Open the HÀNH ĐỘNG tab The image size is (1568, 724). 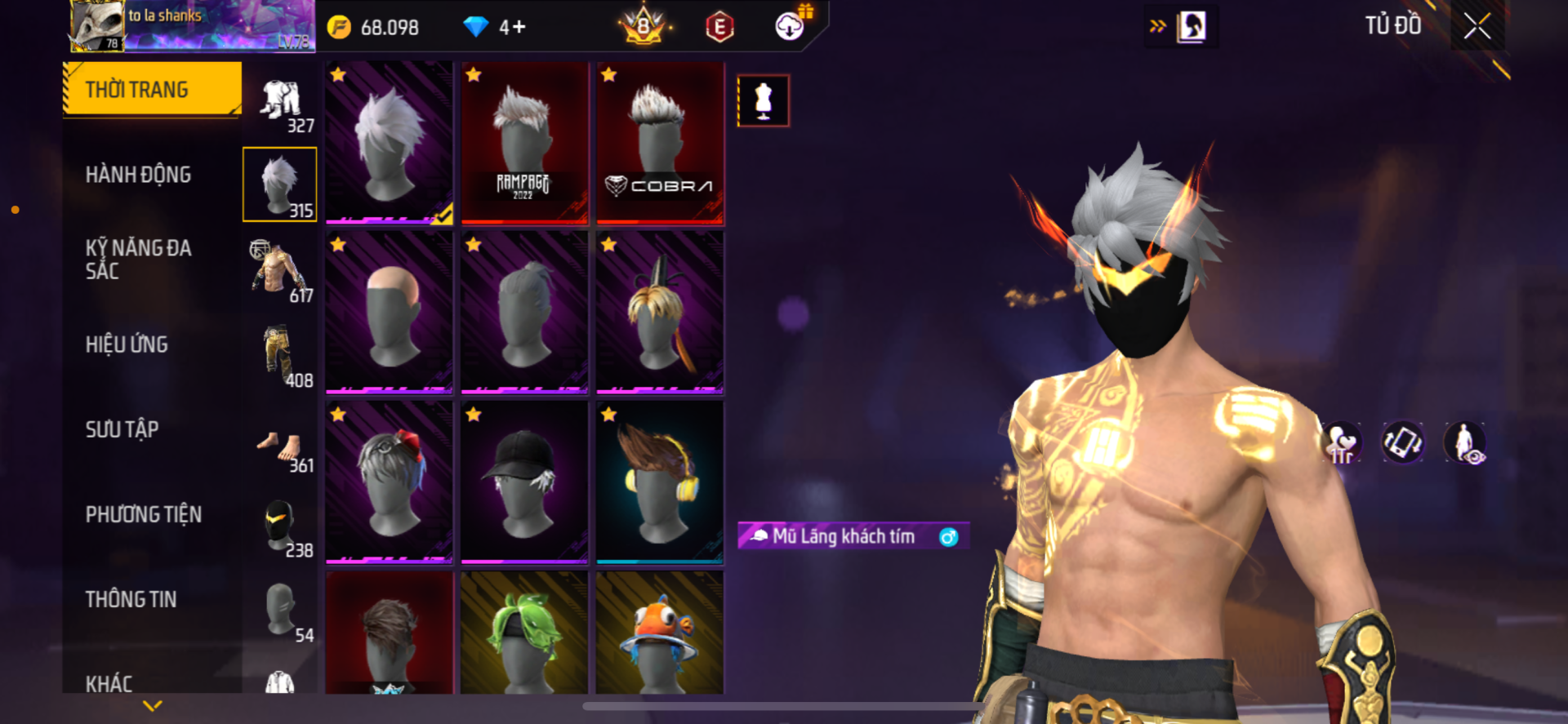(x=138, y=175)
